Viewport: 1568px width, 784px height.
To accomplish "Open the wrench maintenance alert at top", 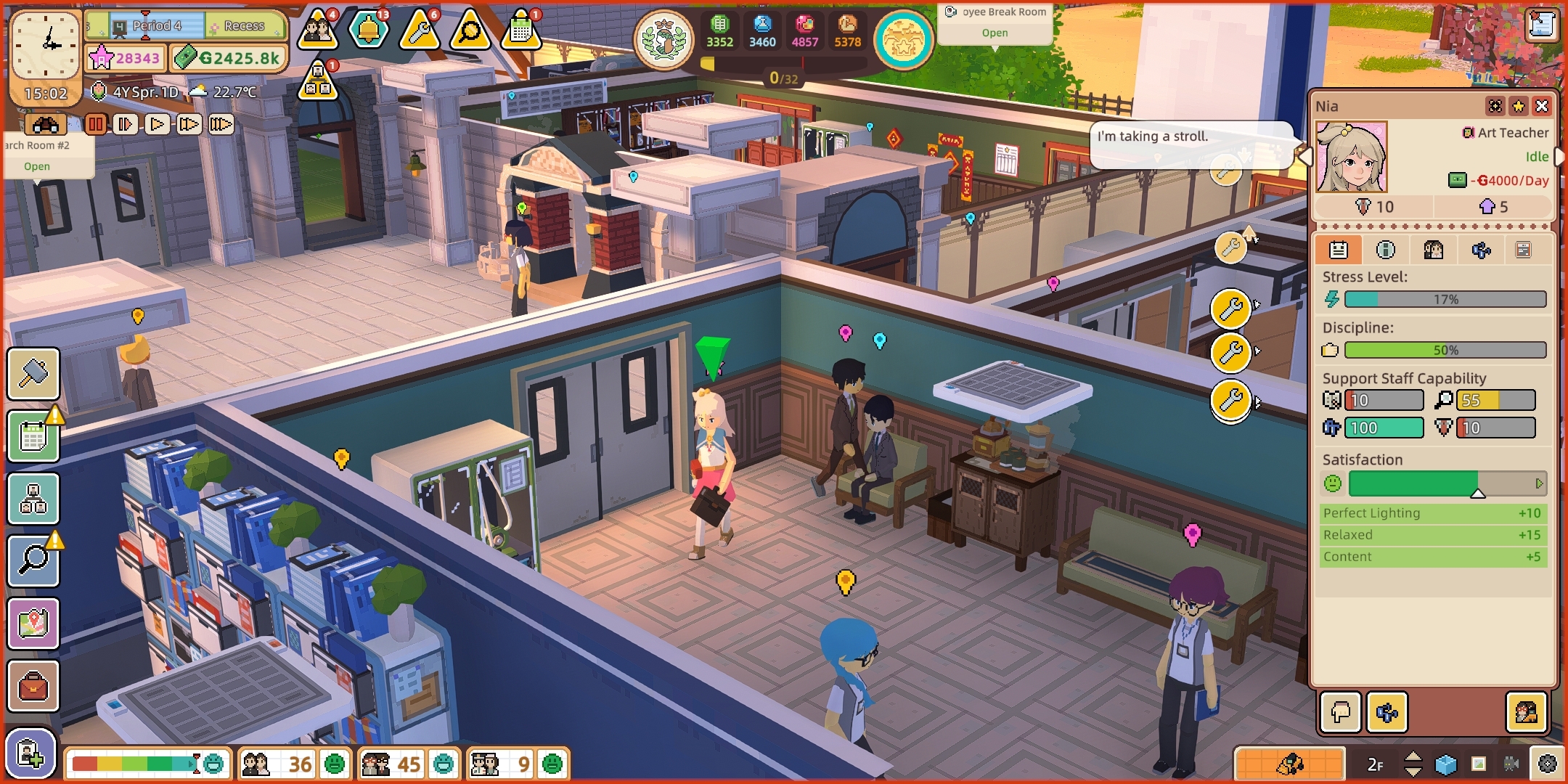I will pyautogui.click(x=418, y=30).
